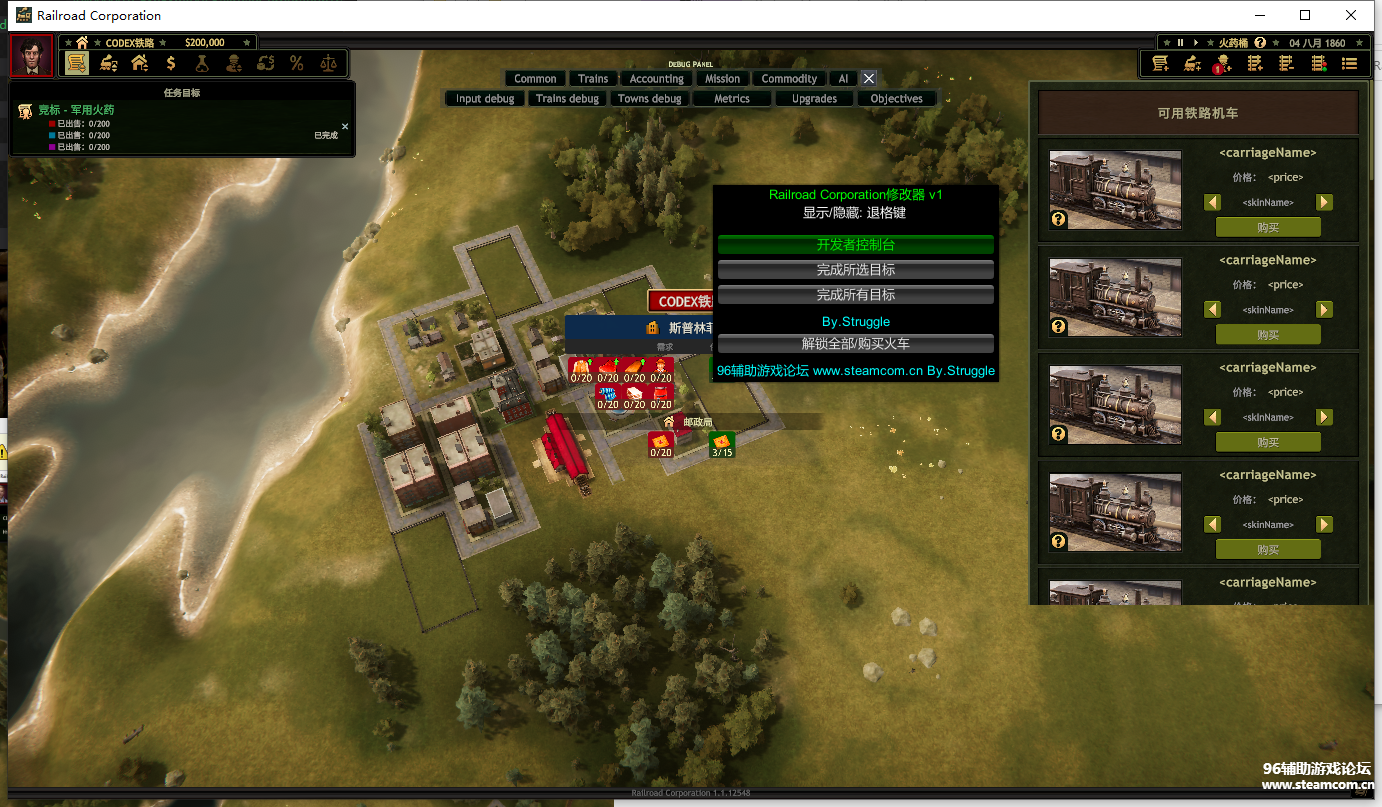Image resolution: width=1382 pixels, height=807 pixels.
Task: Click the percent sign icon
Action: tap(297, 63)
